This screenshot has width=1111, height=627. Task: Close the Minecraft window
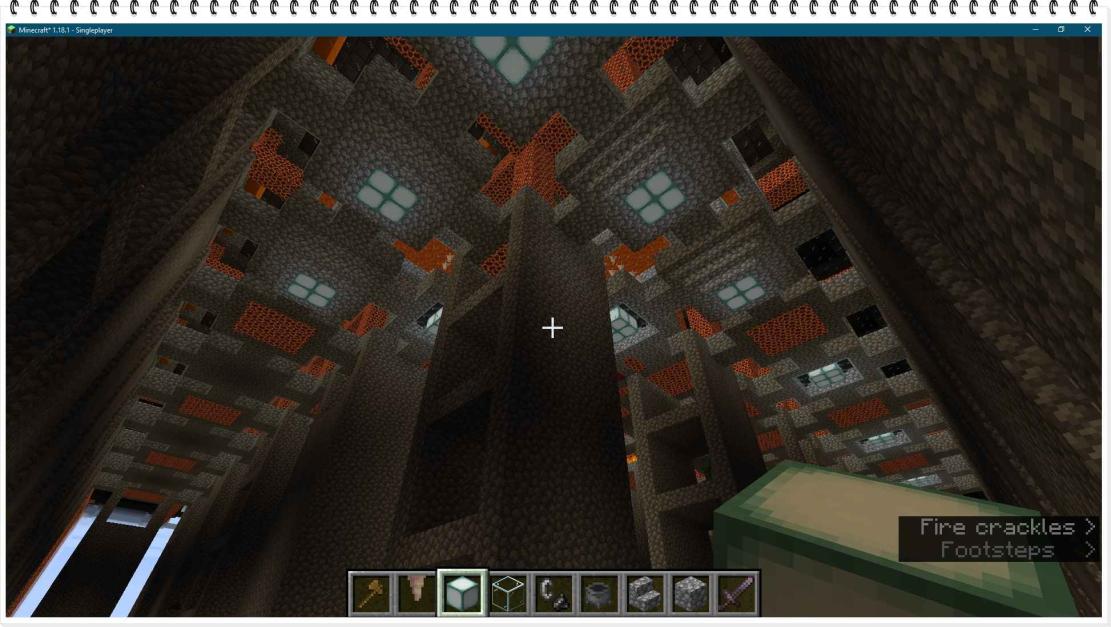click(1087, 30)
